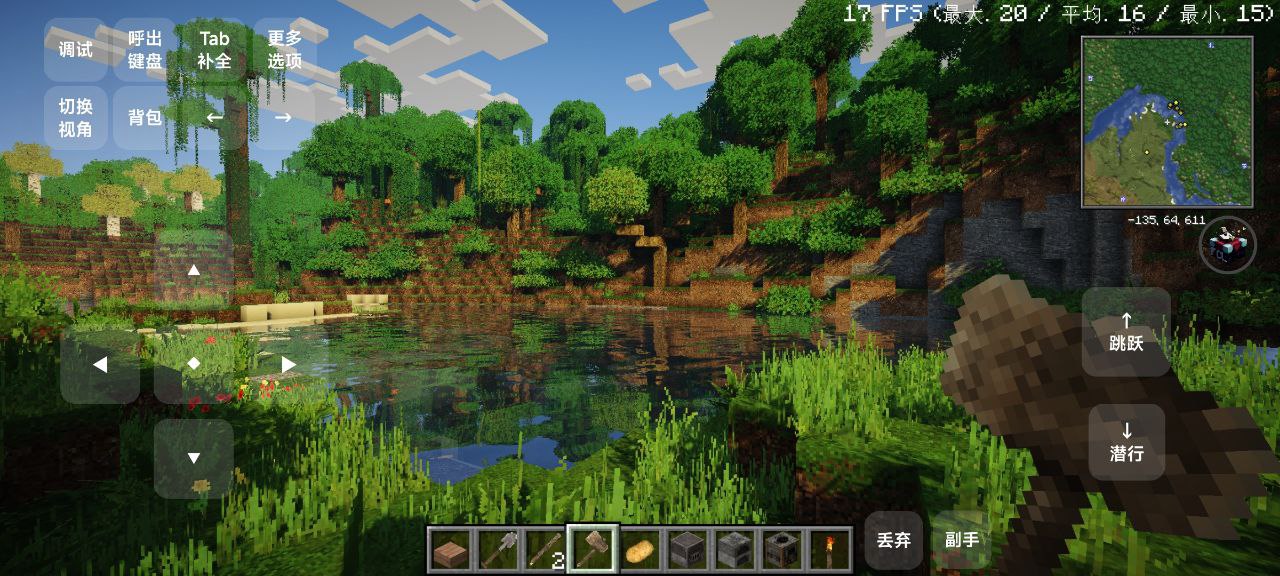
Task: Open 更多选项 more options
Action: click(284, 49)
